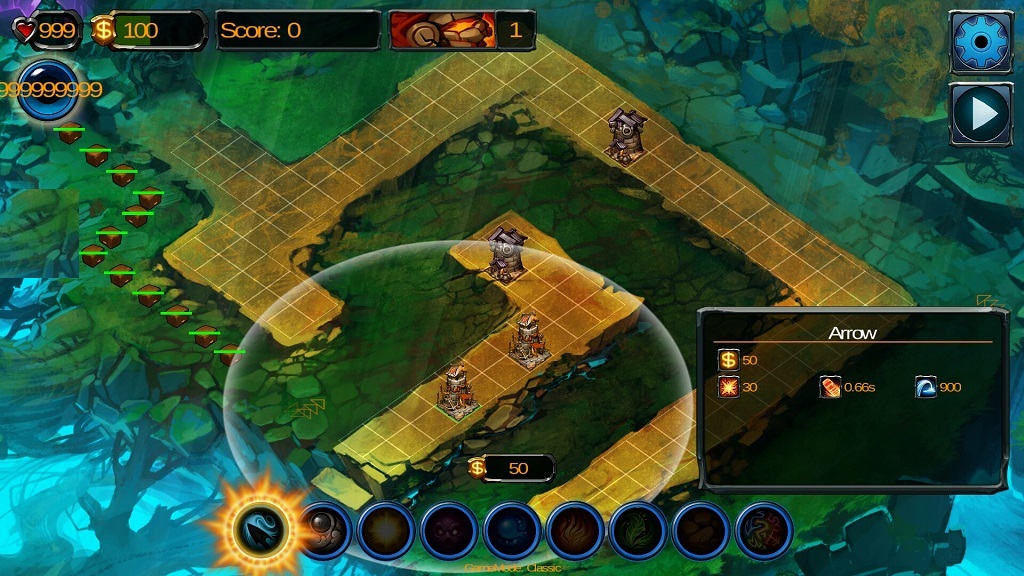This screenshot has height=576, width=1024.
Task: Select the multicolored swirl tower icon
Action: [x=765, y=530]
